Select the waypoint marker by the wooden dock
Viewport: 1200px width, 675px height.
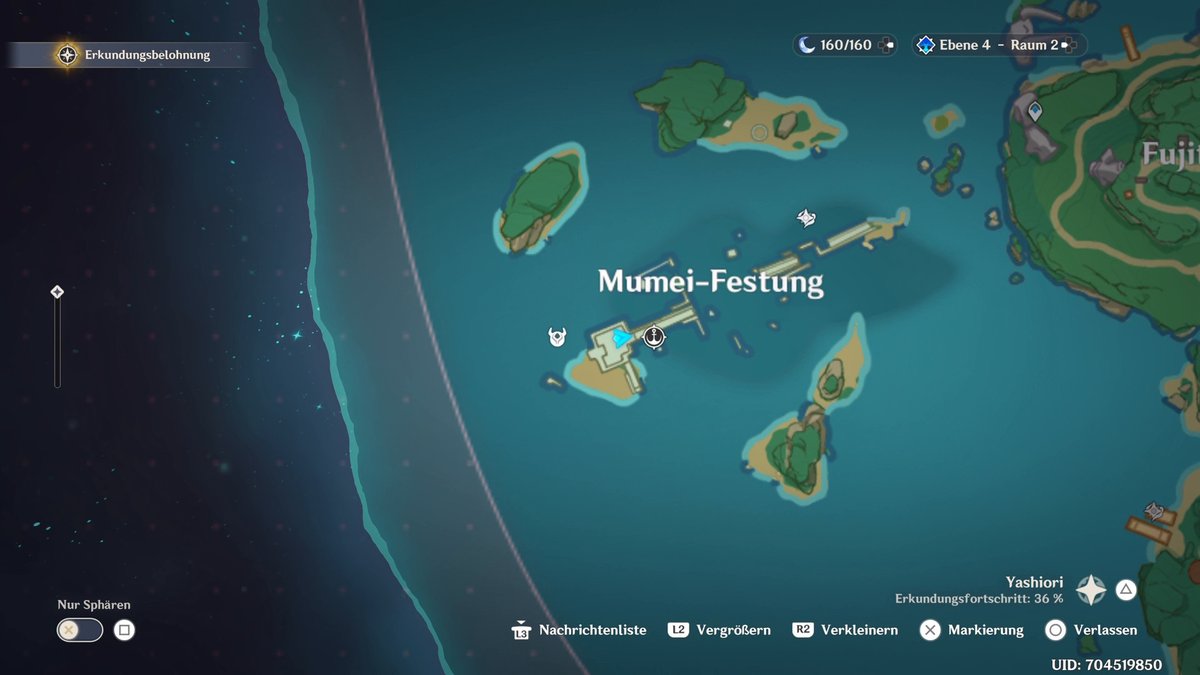point(1155,512)
